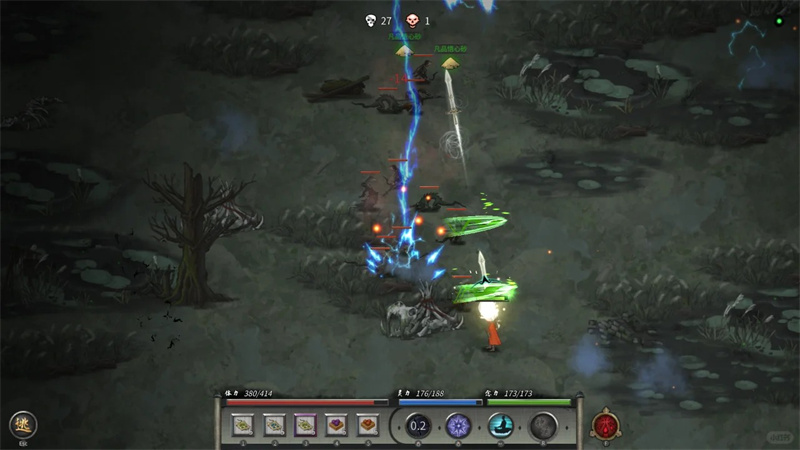
Task: Activate the meditating figure skill
Action: click(x=501, y=426)
